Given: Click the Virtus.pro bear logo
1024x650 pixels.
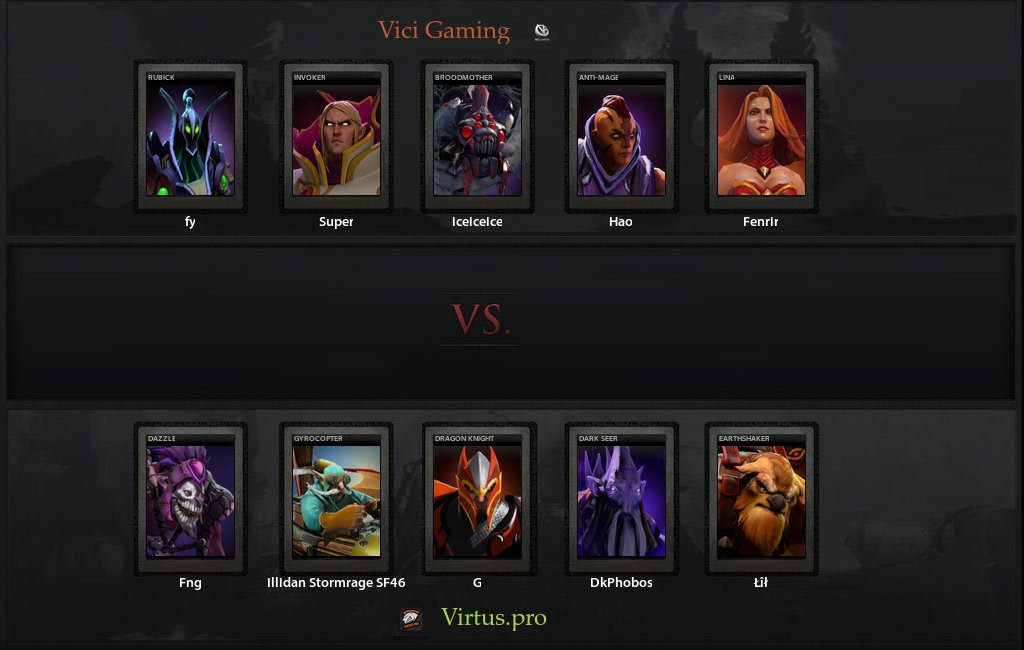Looking at the screenshot, I should (411, 619).
